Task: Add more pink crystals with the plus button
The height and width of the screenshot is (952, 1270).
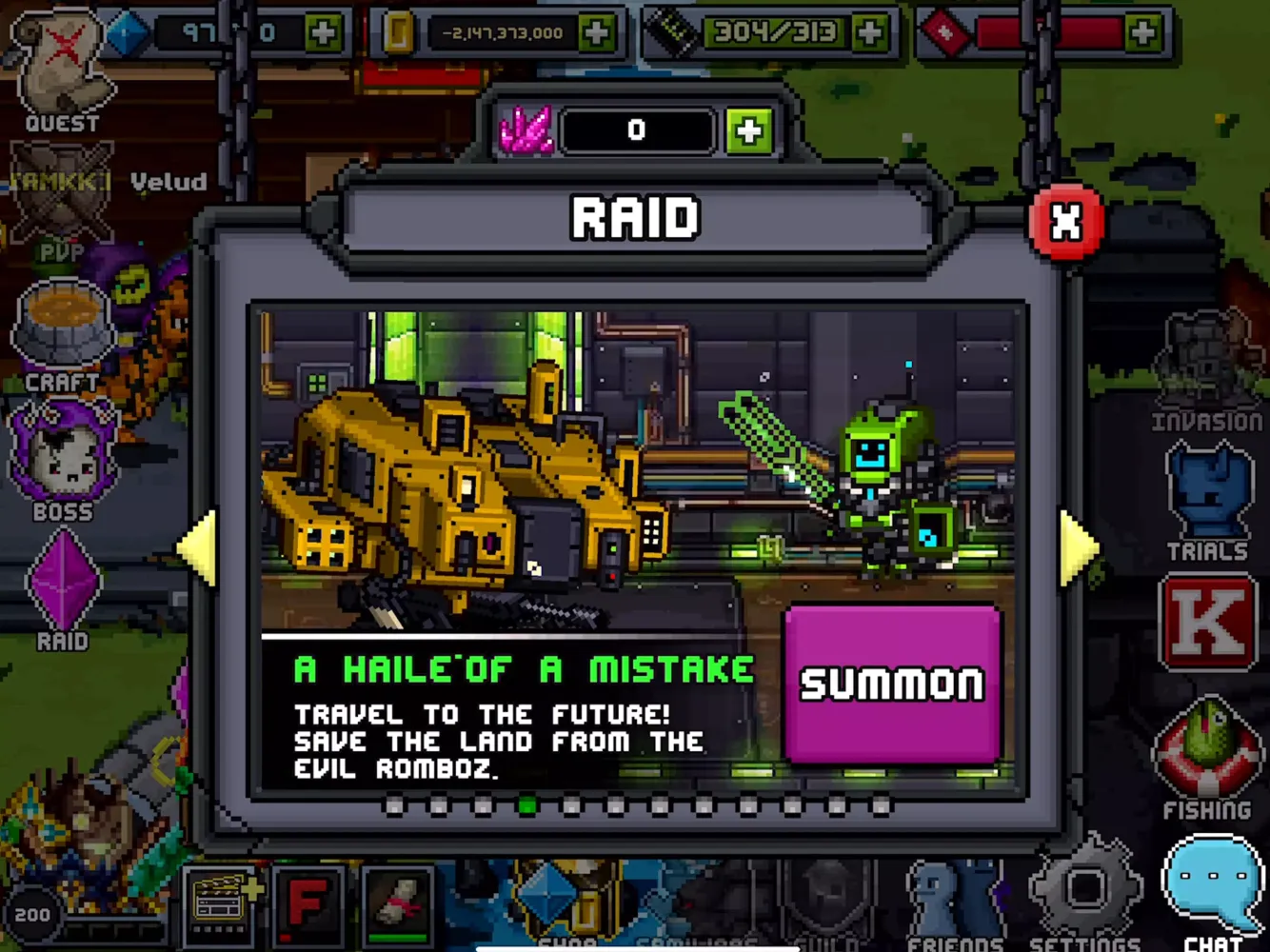Action: click(748, 129)
